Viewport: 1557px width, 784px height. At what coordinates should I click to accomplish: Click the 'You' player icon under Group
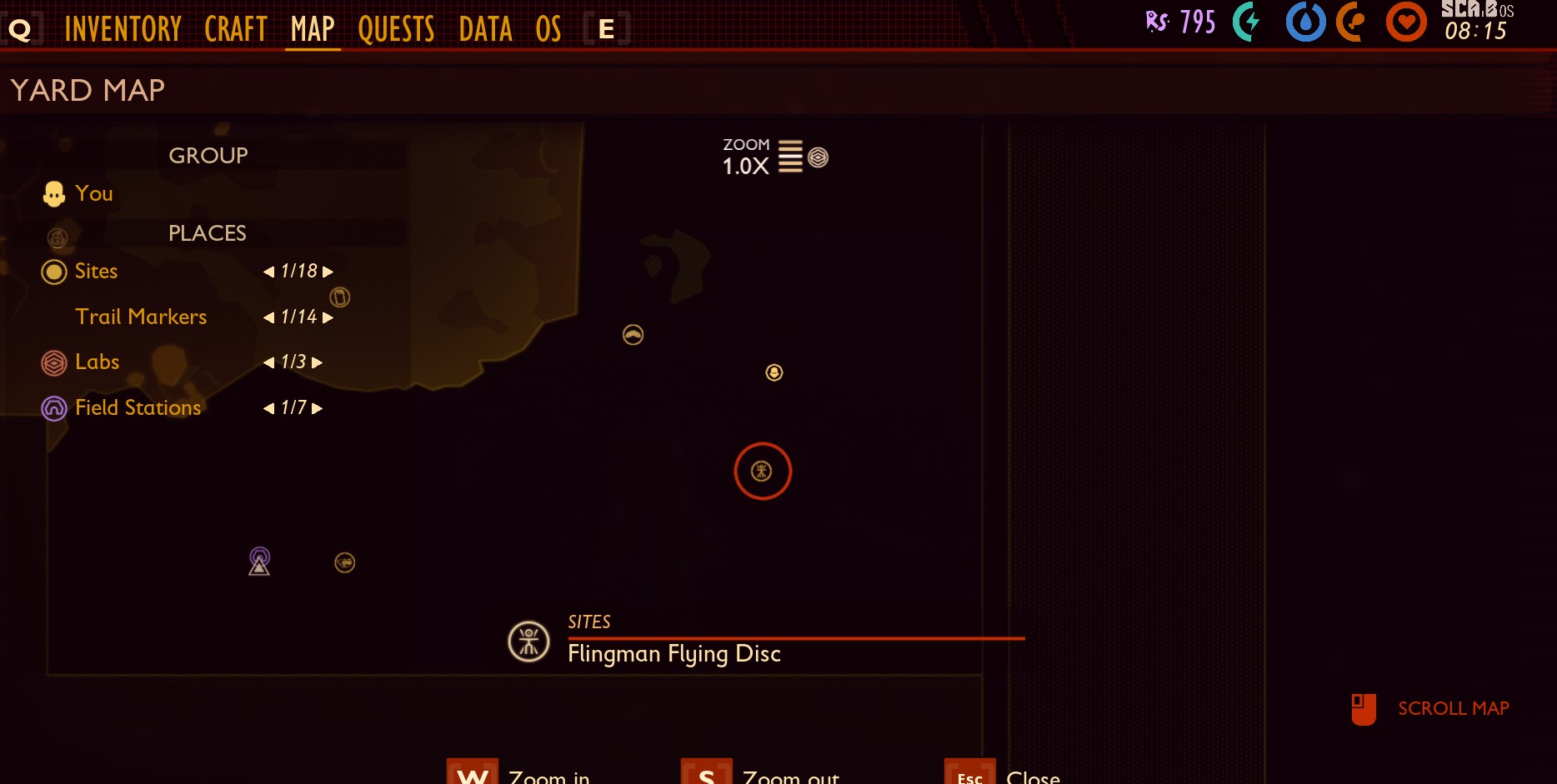(x=53, y=192)
